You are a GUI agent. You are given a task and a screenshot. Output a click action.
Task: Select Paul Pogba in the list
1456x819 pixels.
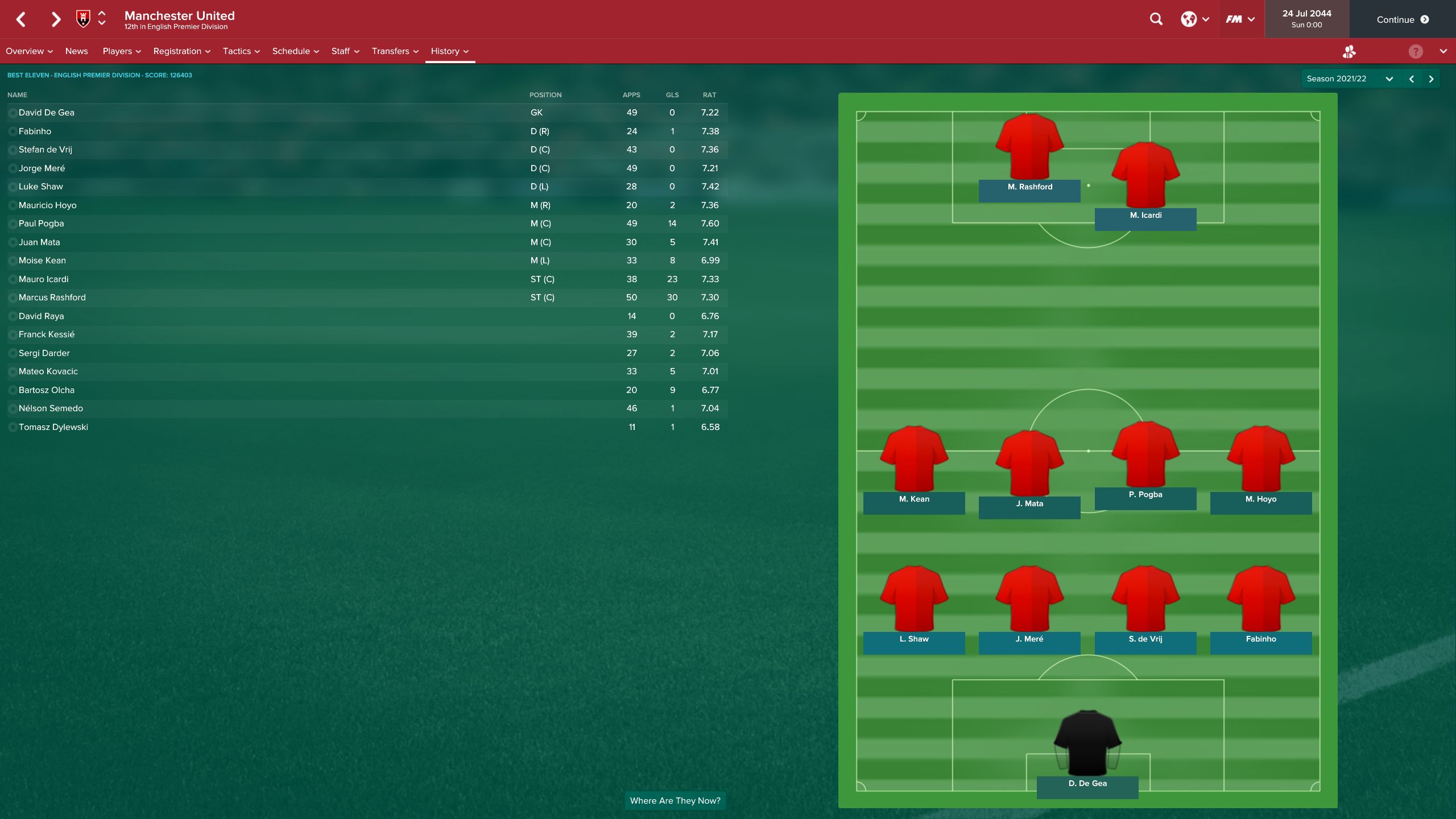click(x=40, y=224)
